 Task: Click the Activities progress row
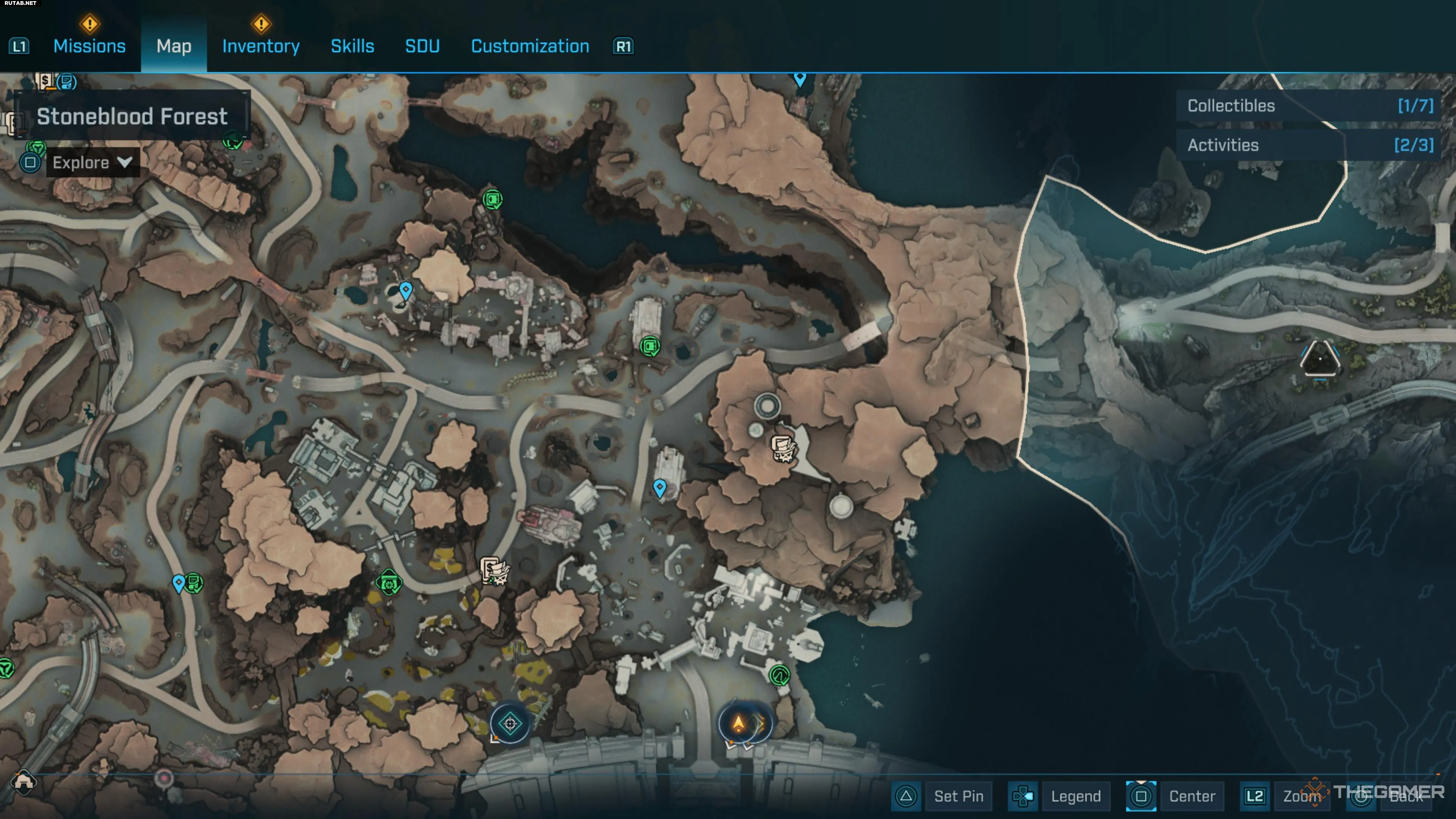[1309, 145]
